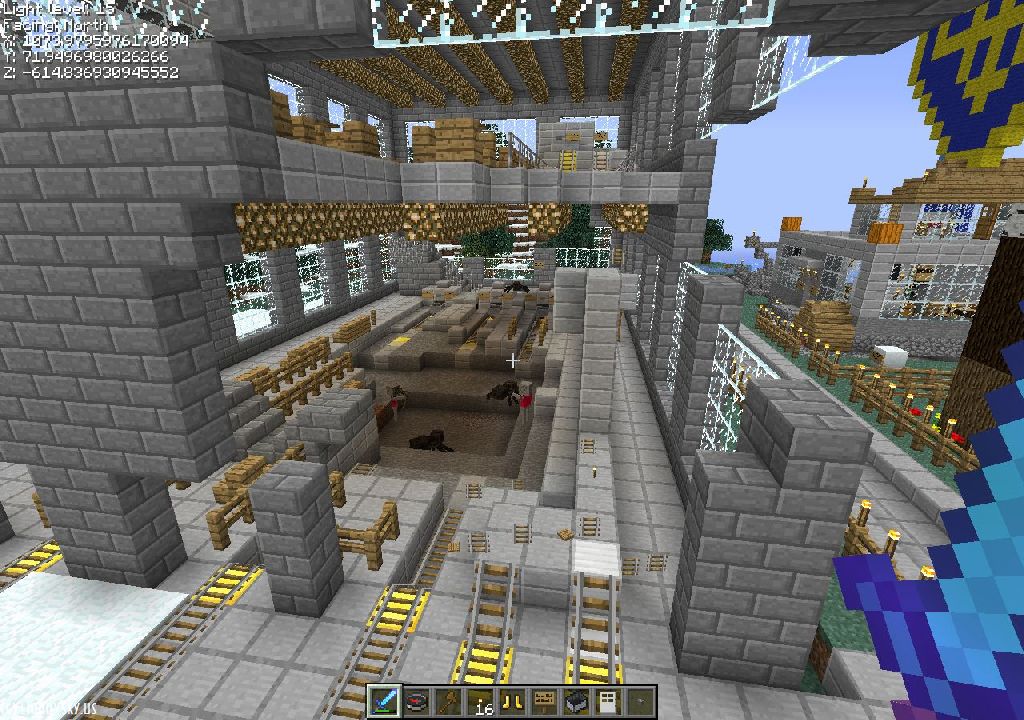The width and height of the screenshot is (1024, 720).
Task: Choose the minecart hotbar slot
Action: pos(577,701)
